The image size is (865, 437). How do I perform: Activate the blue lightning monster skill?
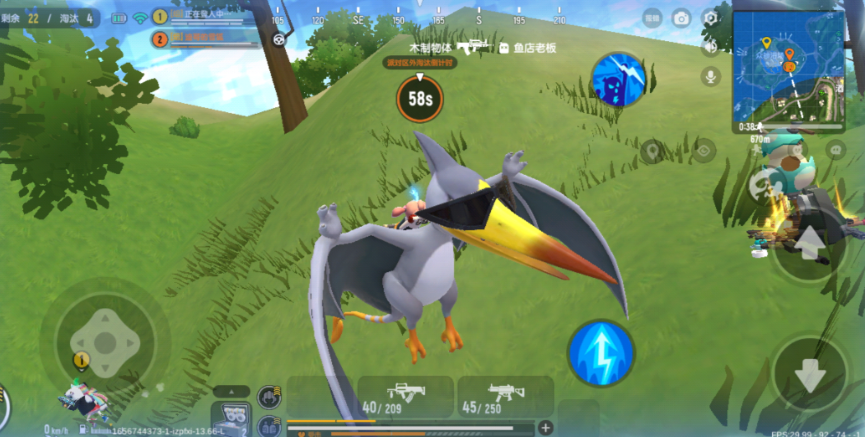pos(616,80)
